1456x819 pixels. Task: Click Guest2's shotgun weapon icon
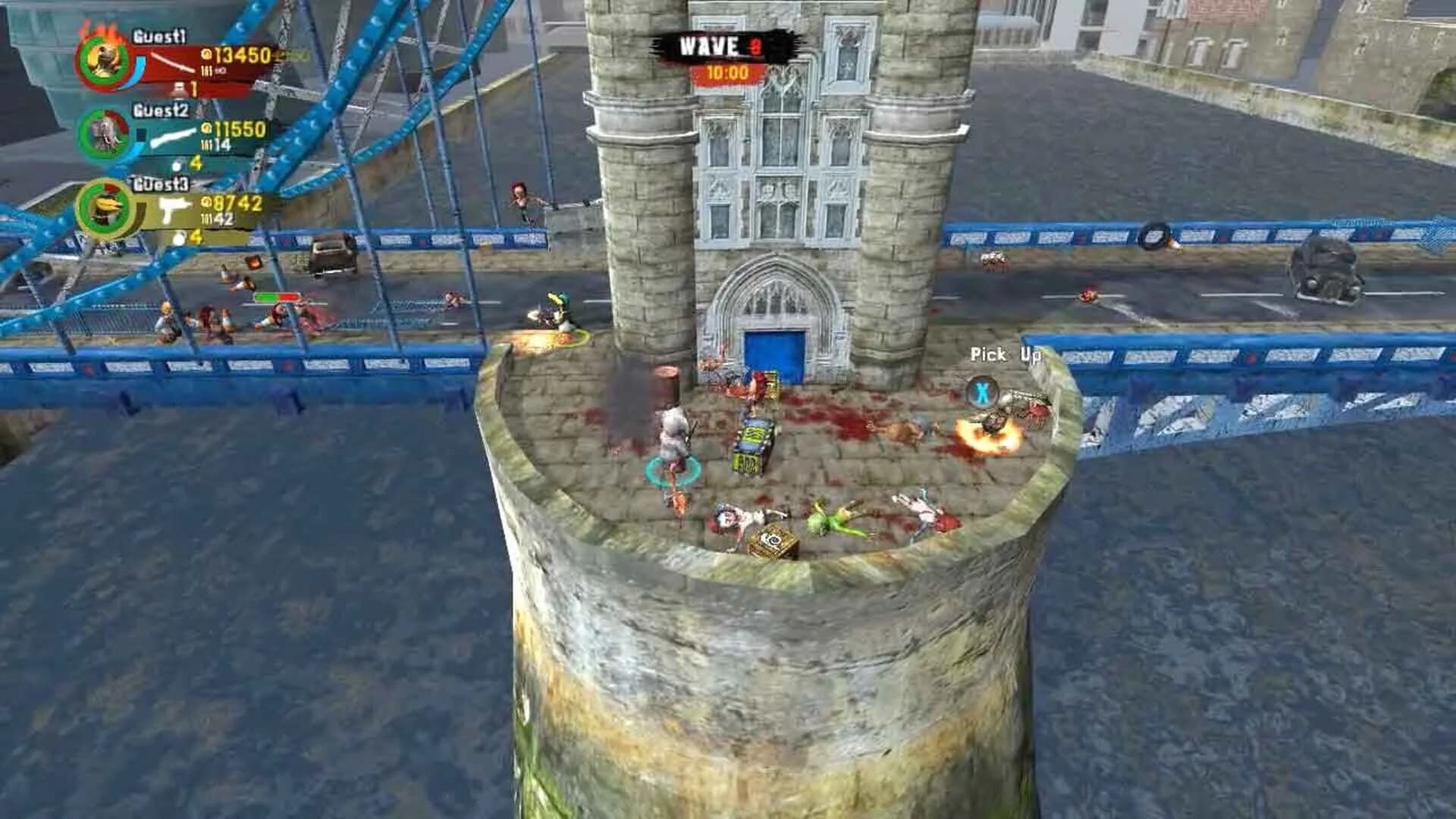pyautogui.click(x=173, y=137)
